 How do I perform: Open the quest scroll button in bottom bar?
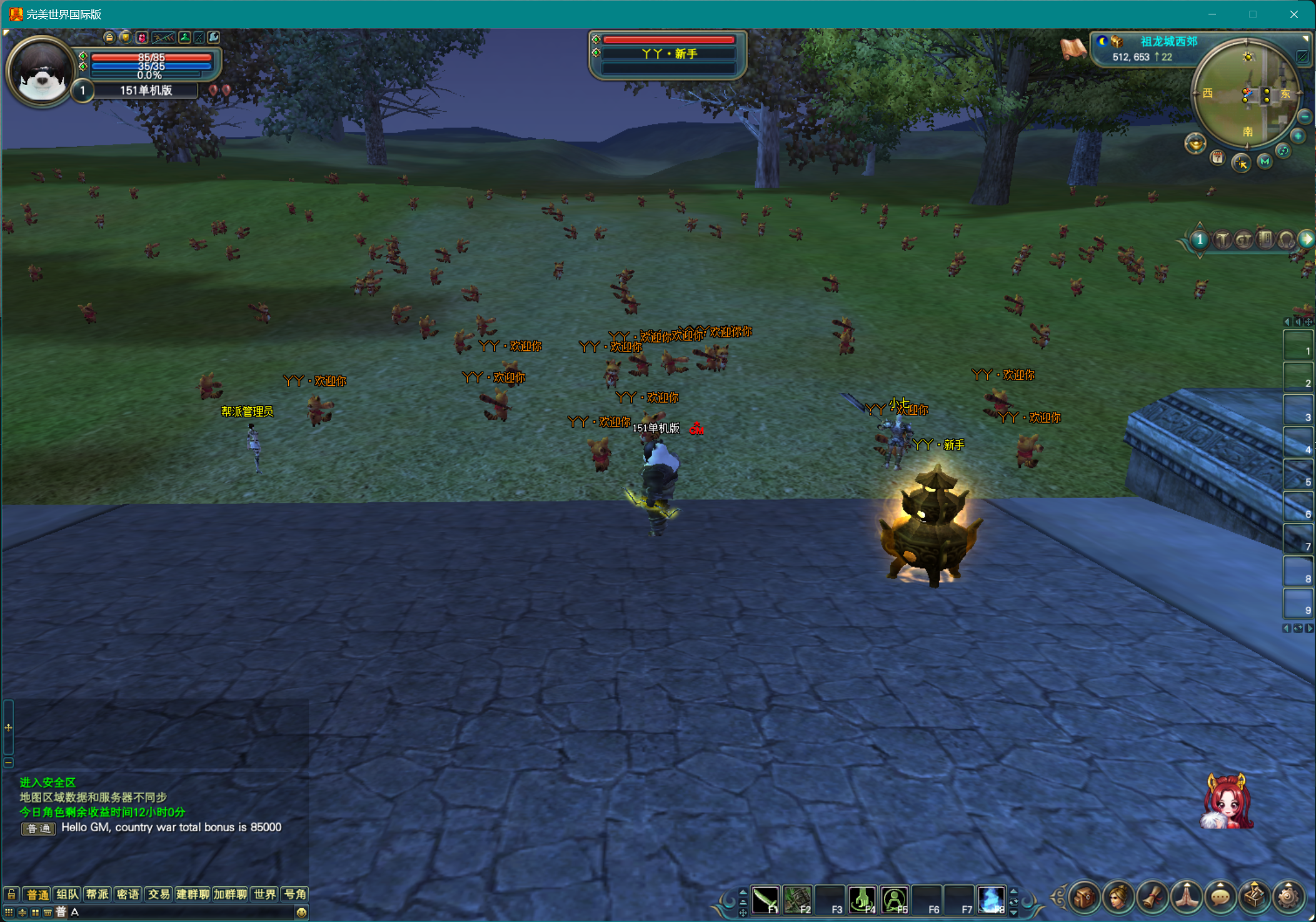pos(1152,898)
